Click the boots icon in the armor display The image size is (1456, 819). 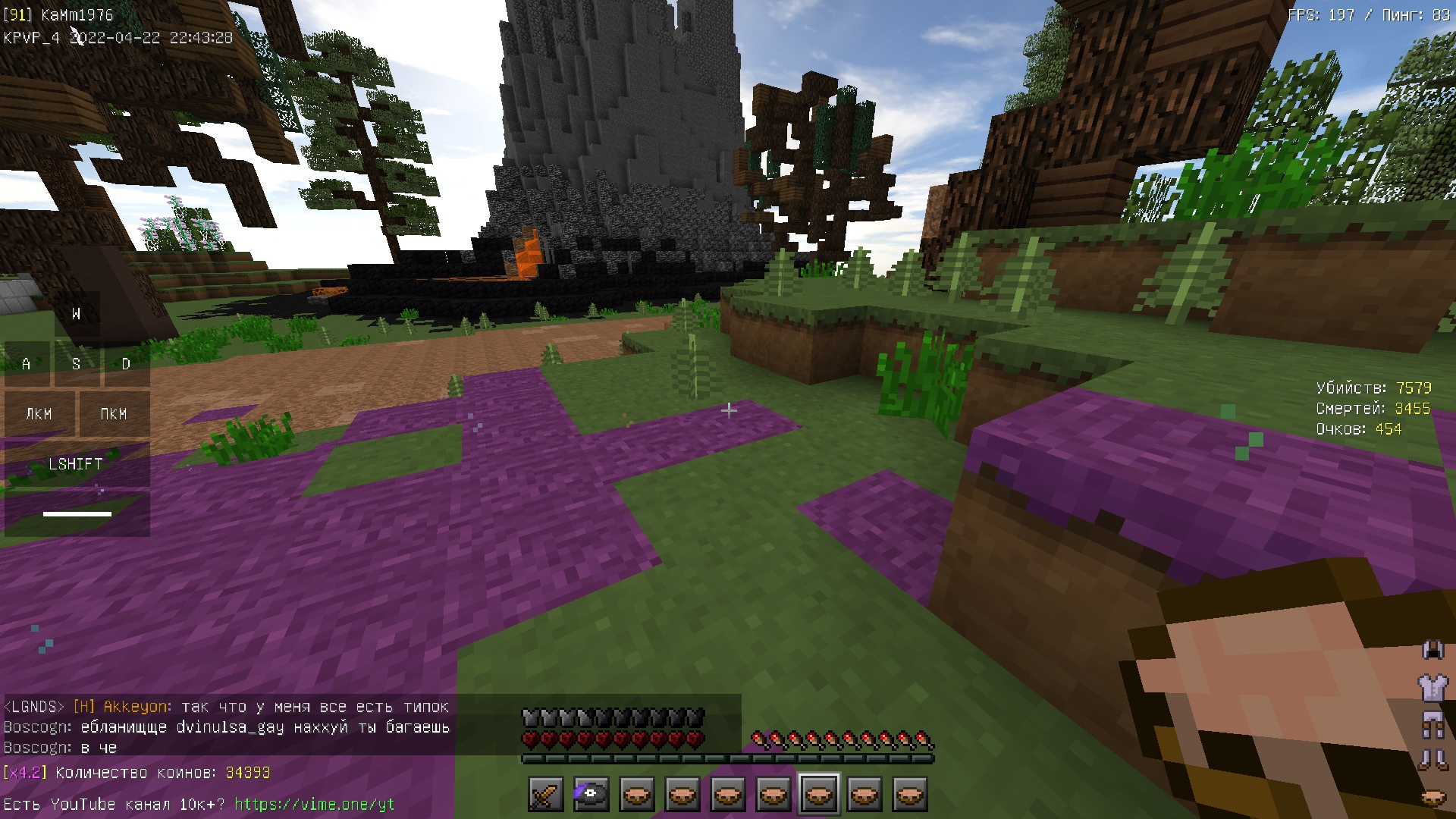(x=1432, y=759)
